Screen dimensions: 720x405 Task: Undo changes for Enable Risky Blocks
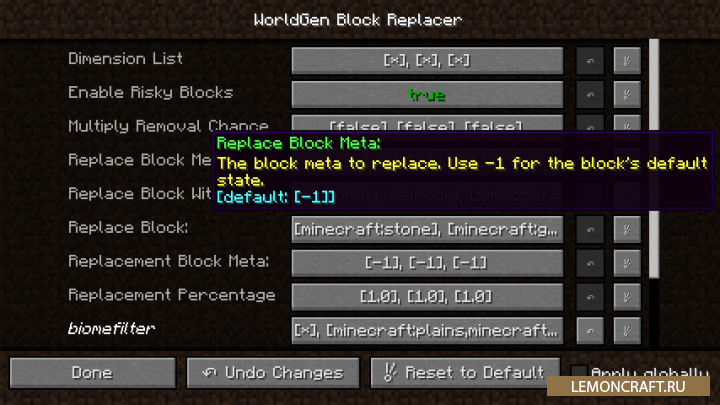(590, 95)
